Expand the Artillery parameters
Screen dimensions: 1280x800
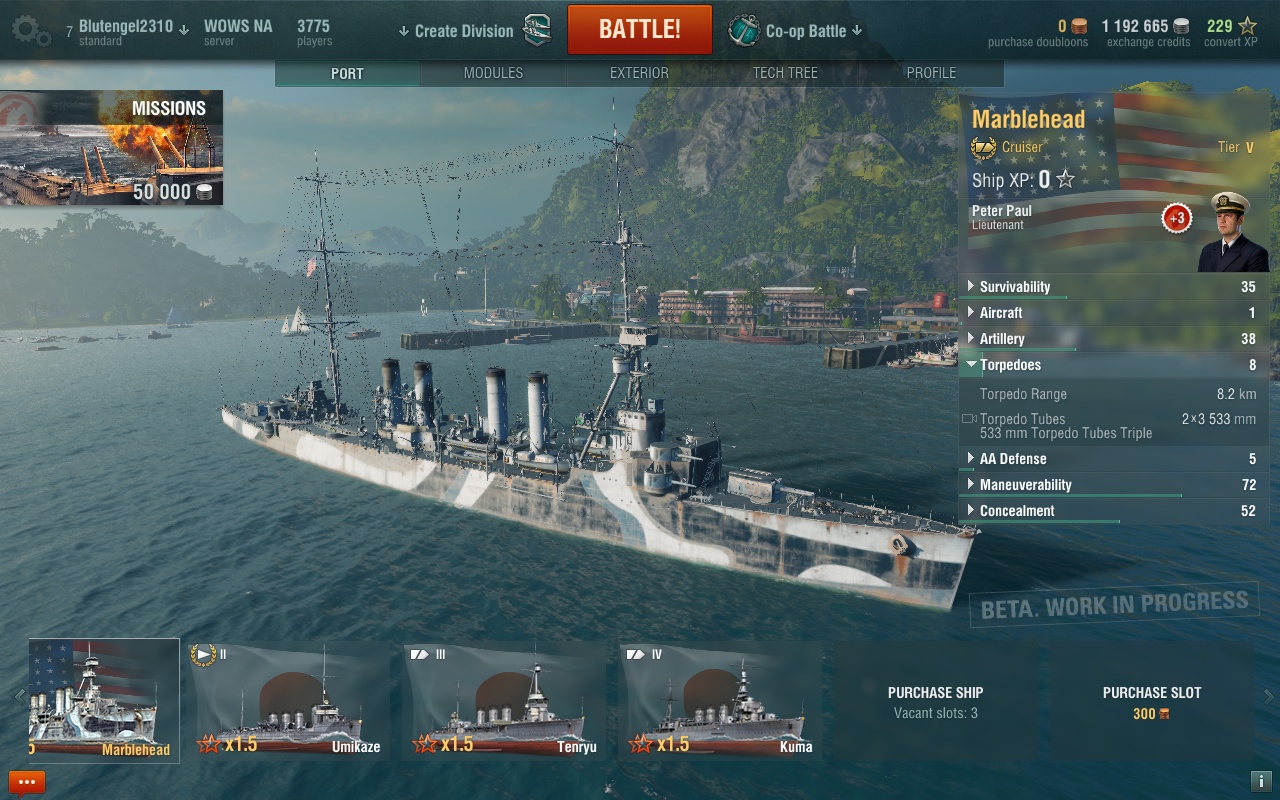[x=1002, y=339]
